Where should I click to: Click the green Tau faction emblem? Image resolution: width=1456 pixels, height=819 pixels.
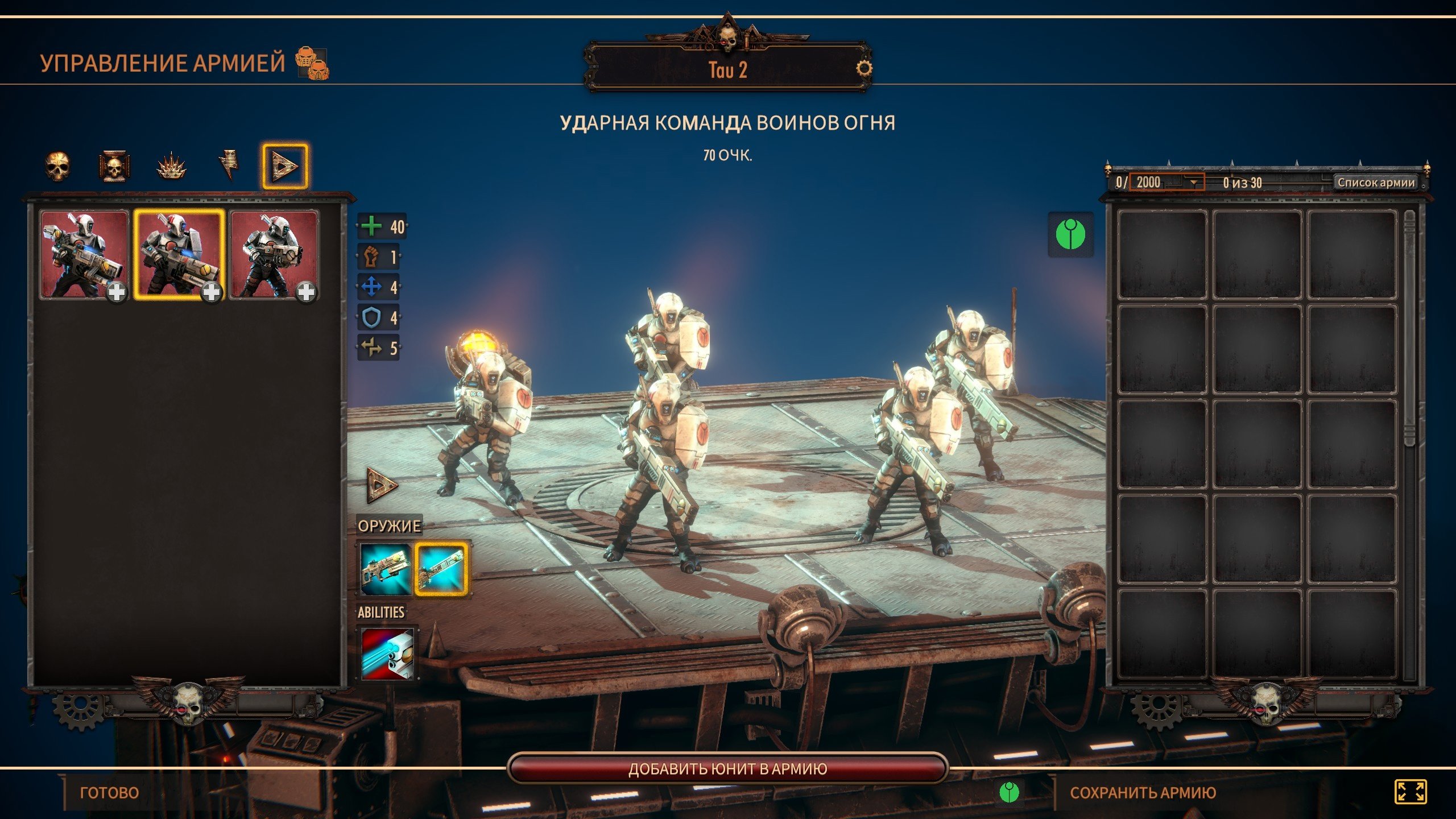click(x=1070, y=234)
